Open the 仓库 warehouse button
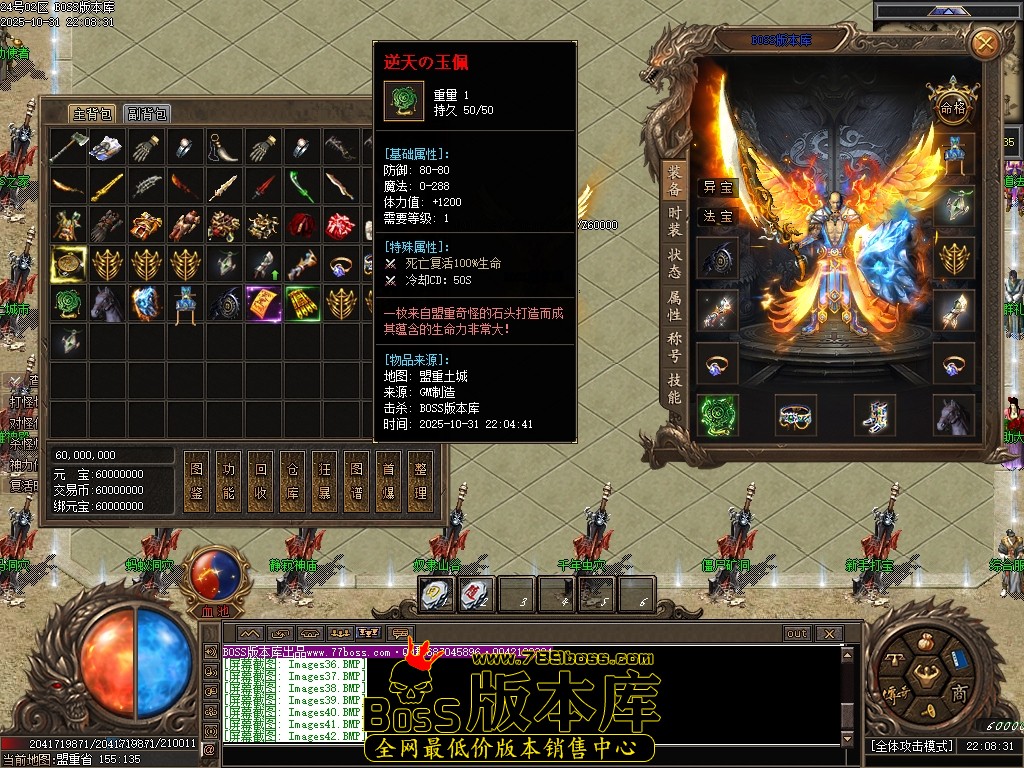Viewport: 1024px width, 768px height. click(x=292, y=481)
